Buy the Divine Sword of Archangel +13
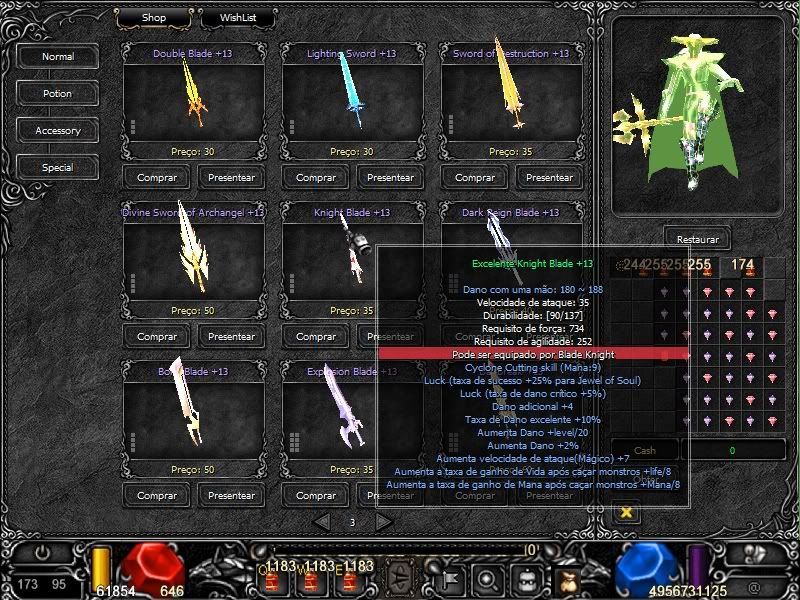Screen dimensions: 800x600 (x=157, y=336)
